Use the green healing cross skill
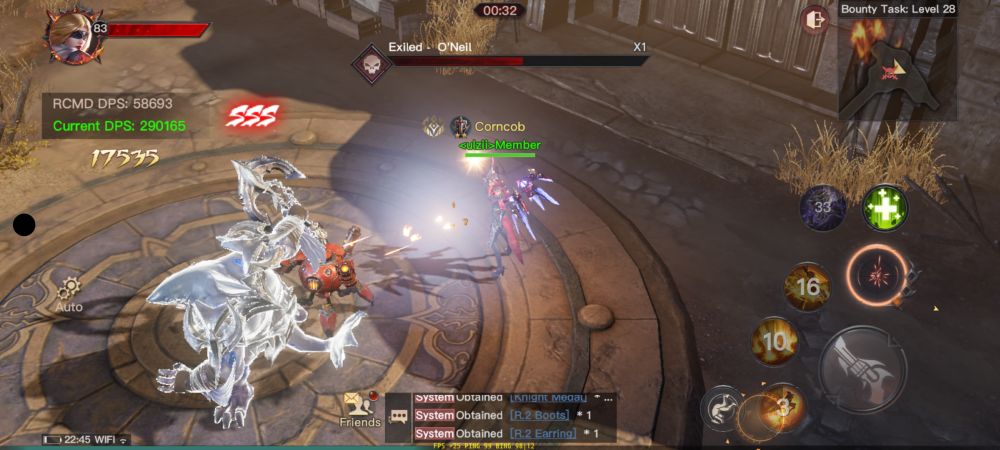This screenshot has height=450, width=1000. [885, 207]
